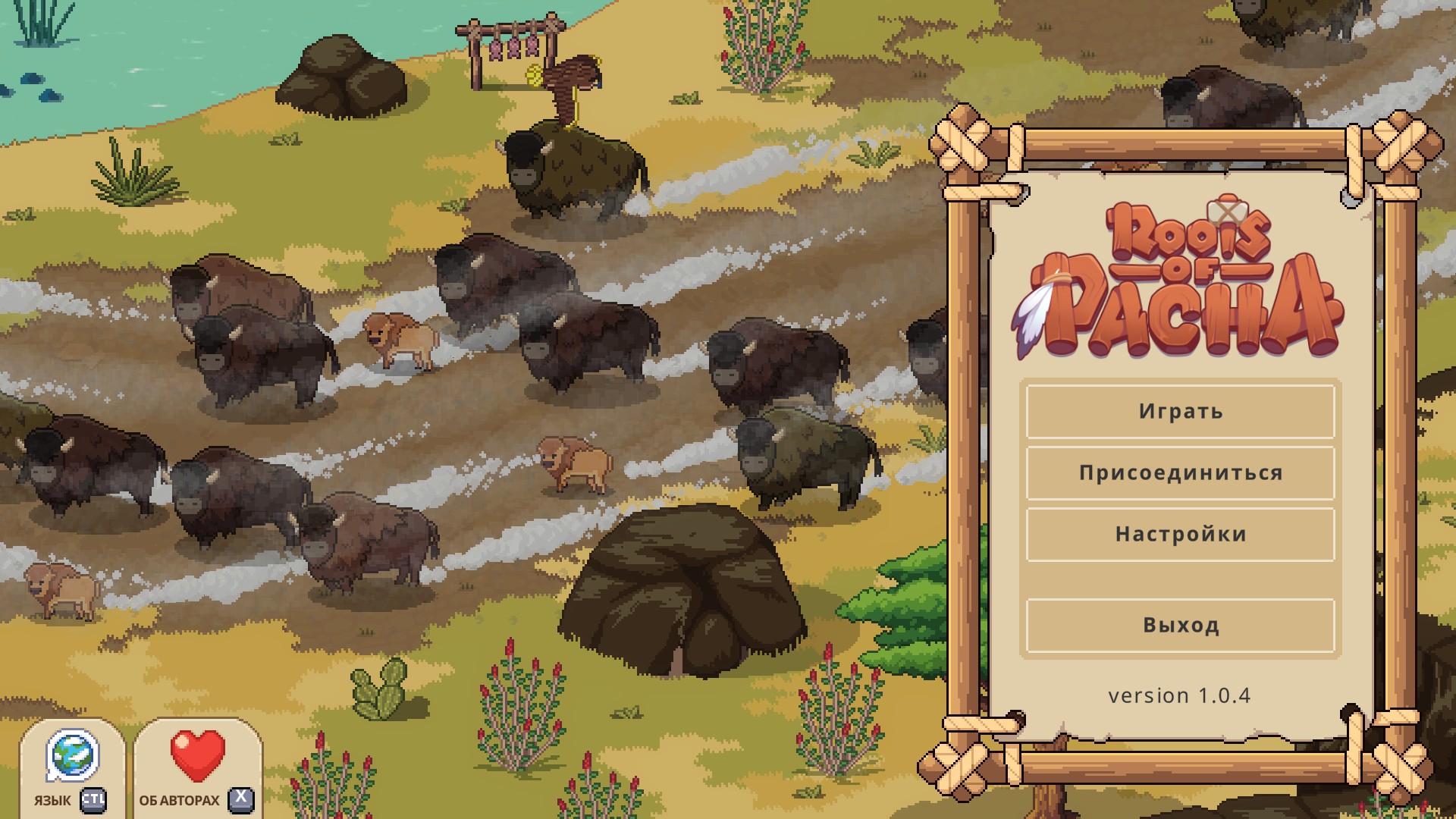This screenshot has width=1456, height=819.
Task: Open the Настройки settings menu
Action: tap(1180, 535)
